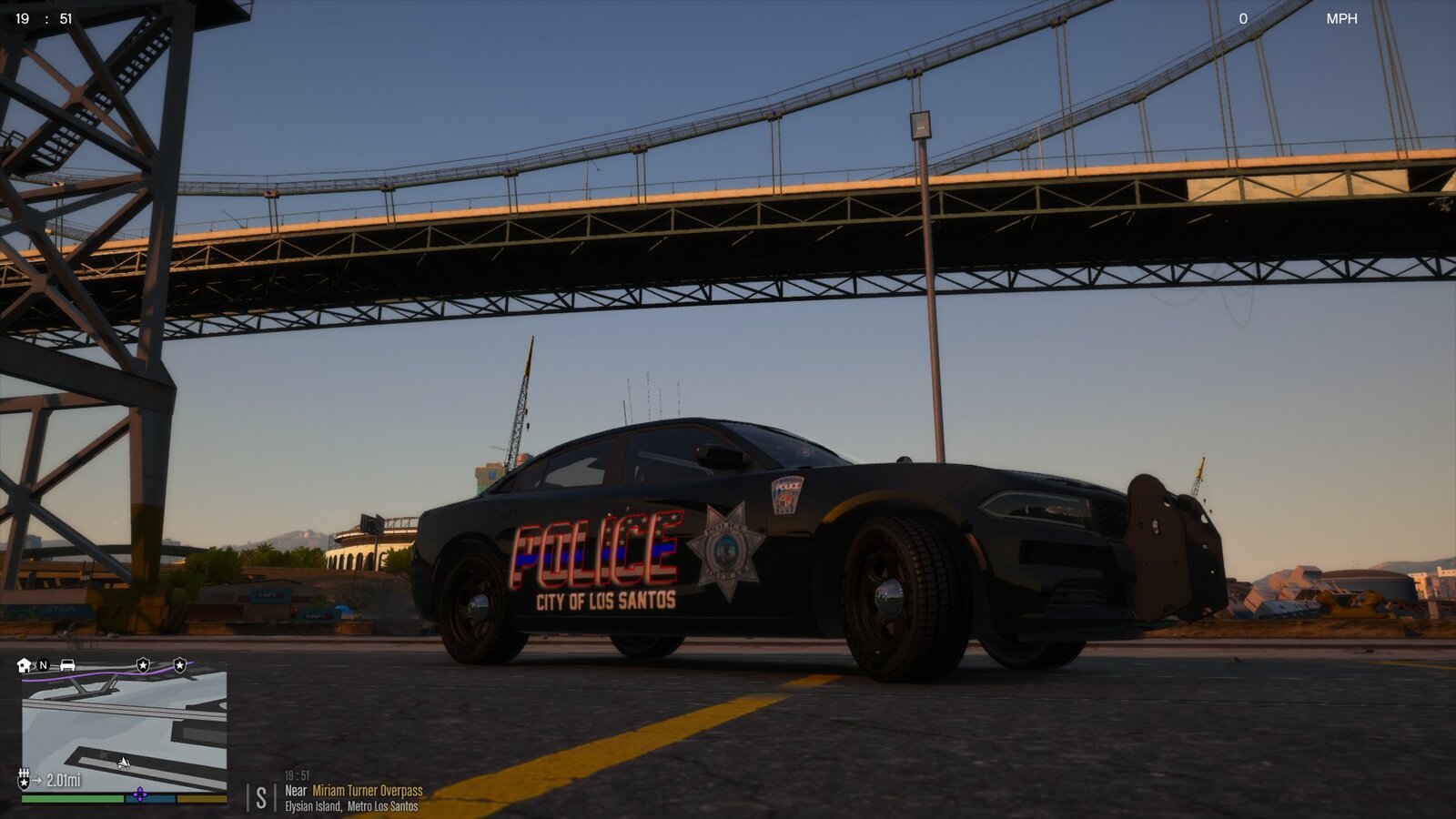Viewport: 1456px width, 819px height.
Task: Click the player arrow on the minimap
Action: [124, 762]
